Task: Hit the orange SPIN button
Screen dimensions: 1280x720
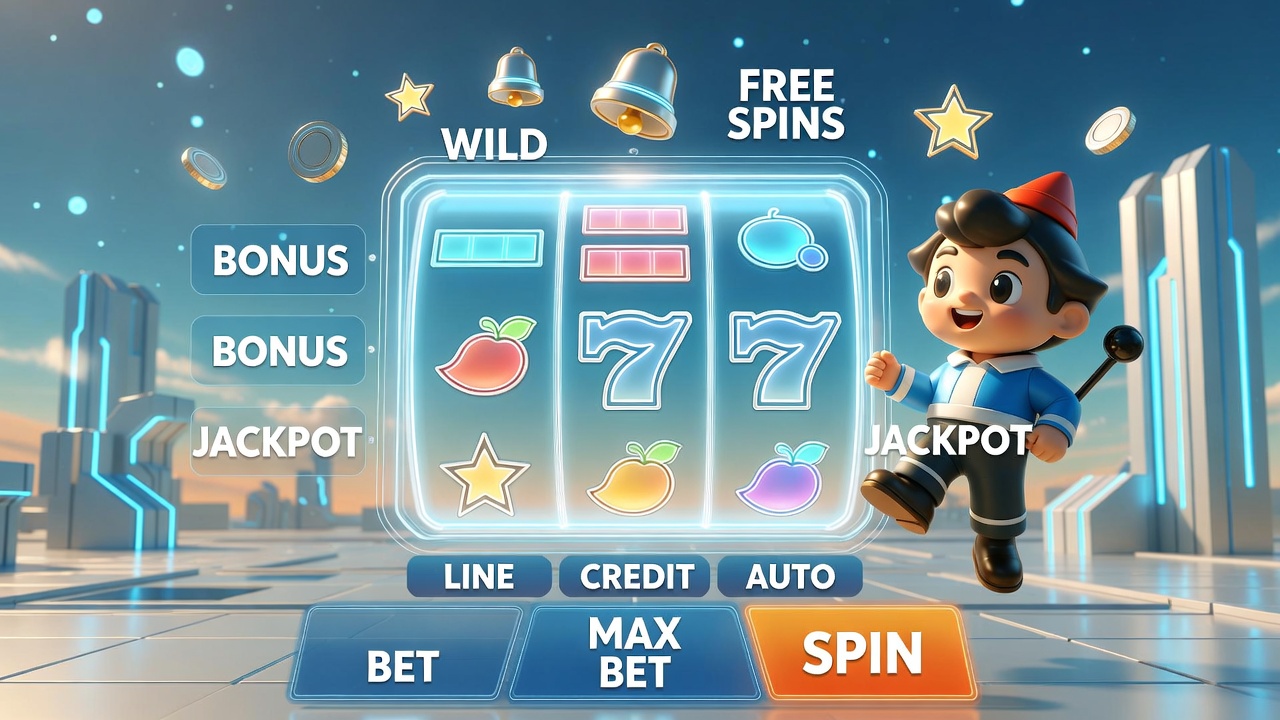Action: [x=860, y=653]
